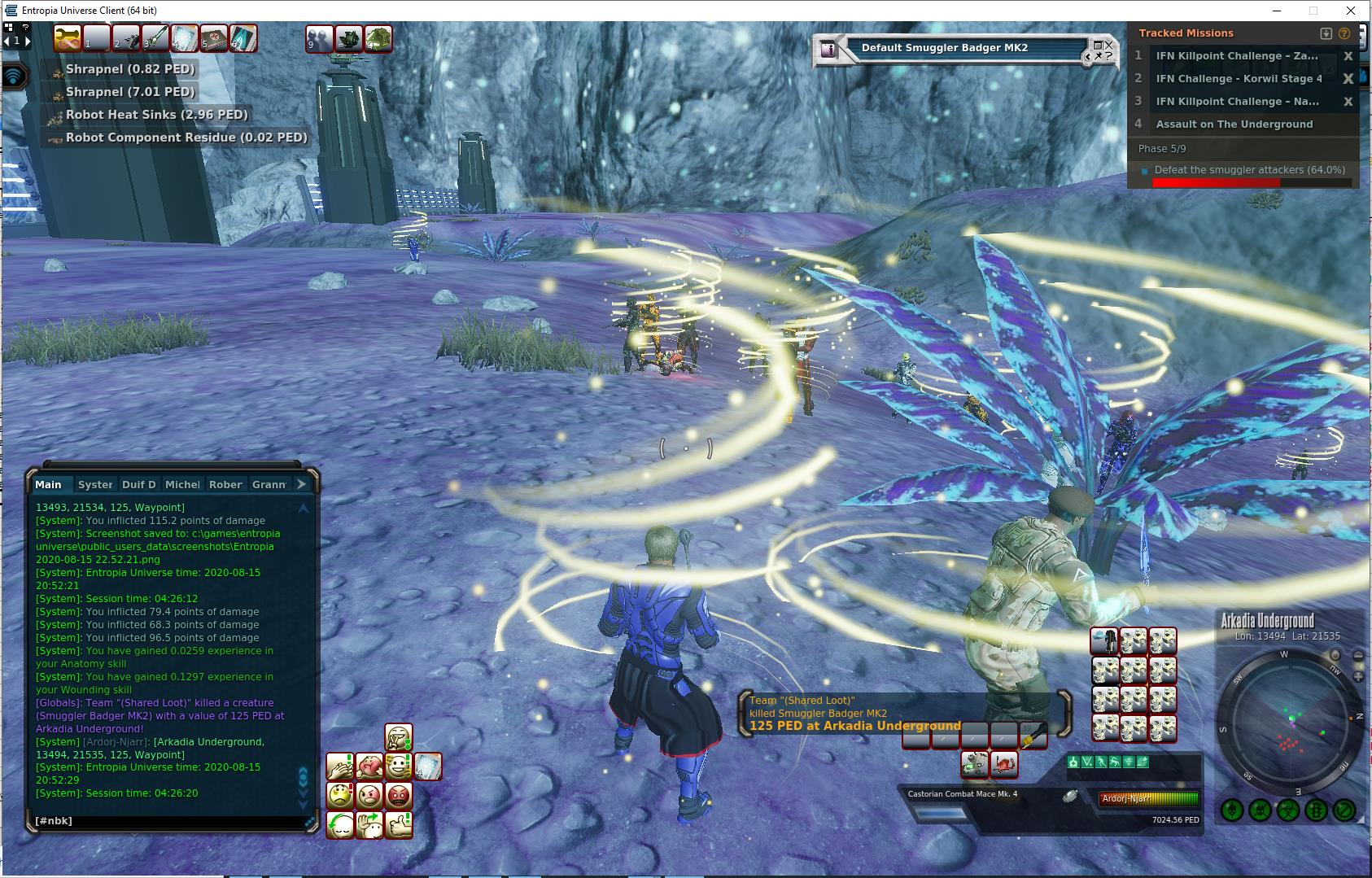Select the red creature action icon
This screenshot has height=878, width=1372.
click(1004, 764)
